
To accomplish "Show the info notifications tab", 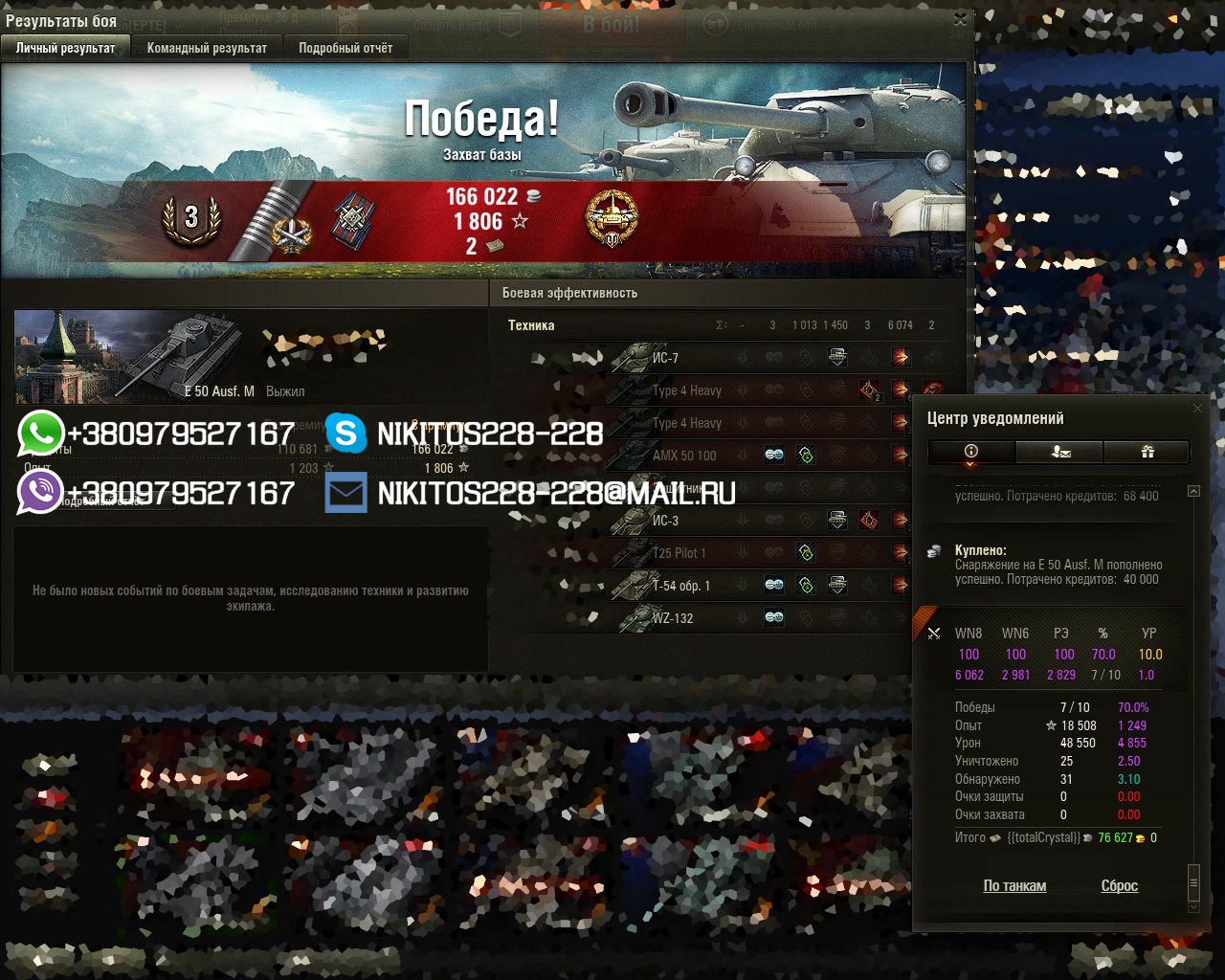I will point(971,452).
